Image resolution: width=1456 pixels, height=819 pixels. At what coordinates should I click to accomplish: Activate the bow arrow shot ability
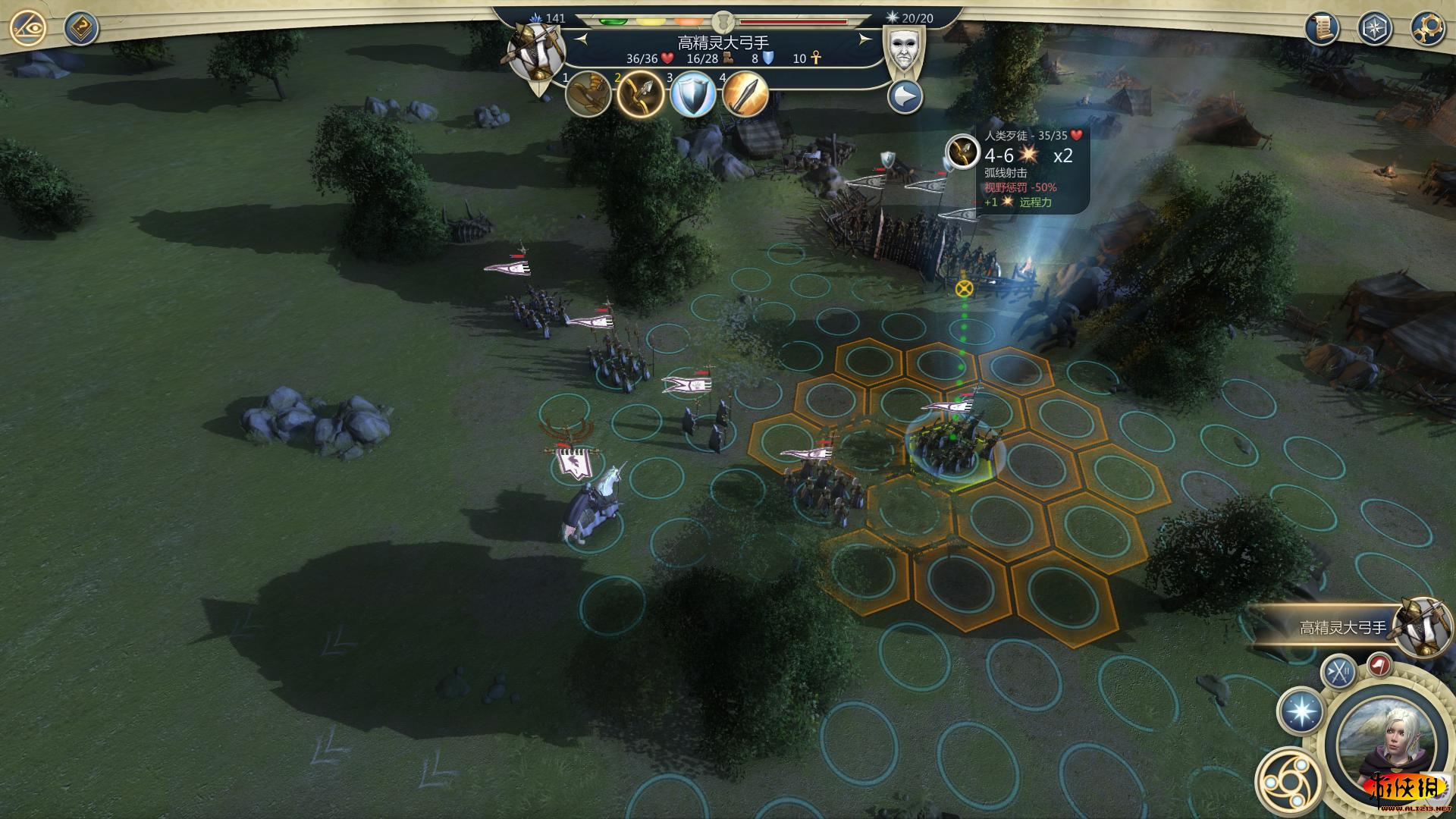641,95
